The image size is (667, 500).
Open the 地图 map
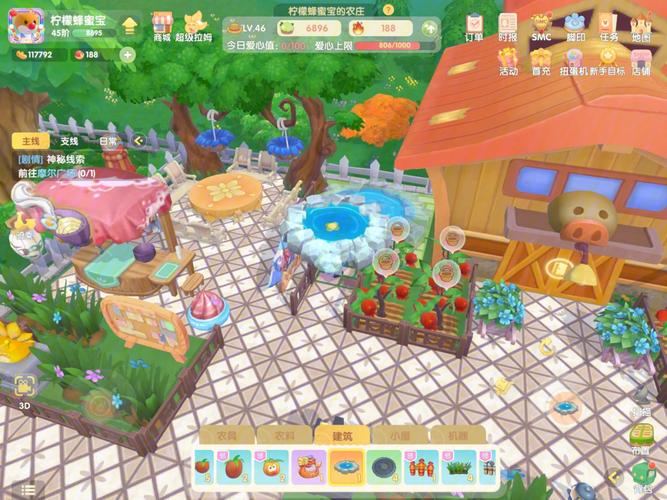pyautogui.click(x=641, y=25)
